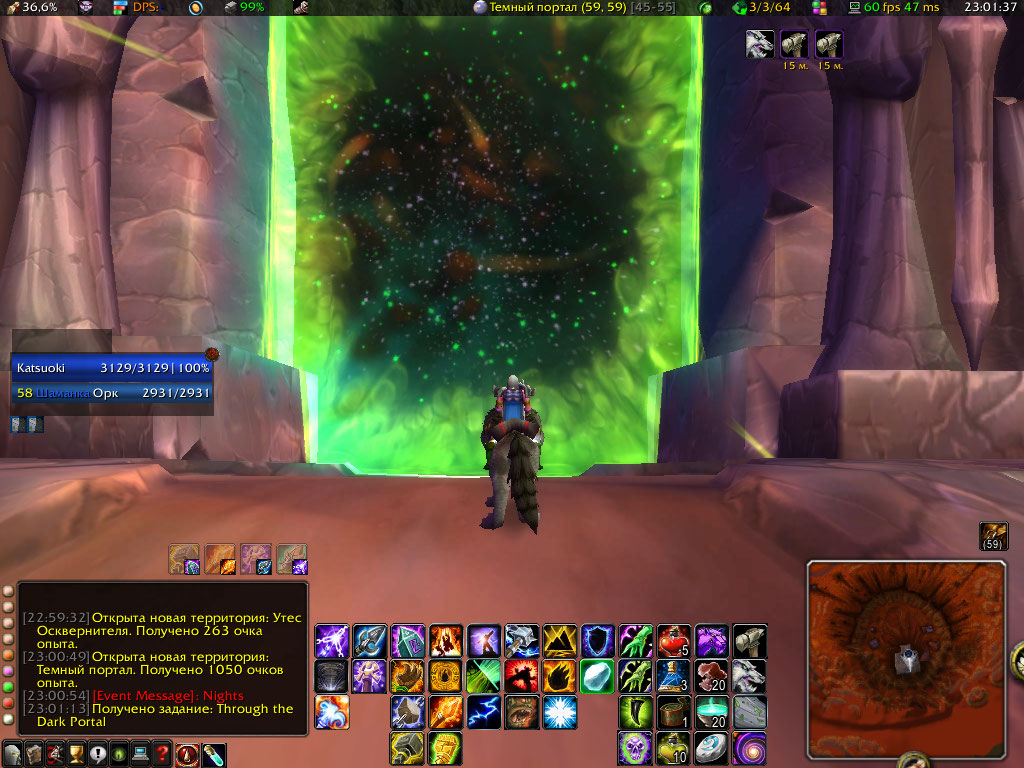
Task: Use the white hearthstone icon
Action: (x=711, y=746)
